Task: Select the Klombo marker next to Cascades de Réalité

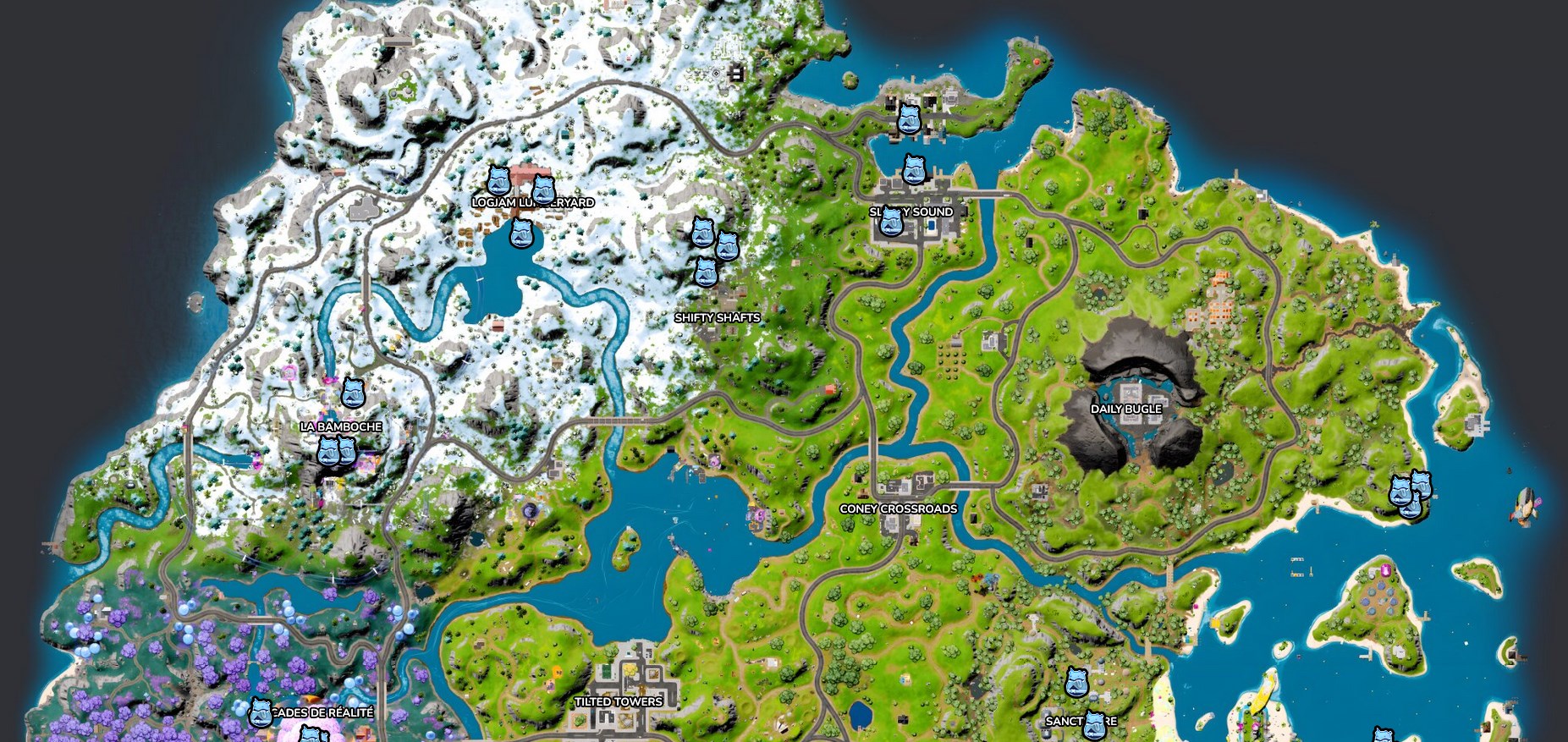Action: pyautogui.click(x=260, y=712)
